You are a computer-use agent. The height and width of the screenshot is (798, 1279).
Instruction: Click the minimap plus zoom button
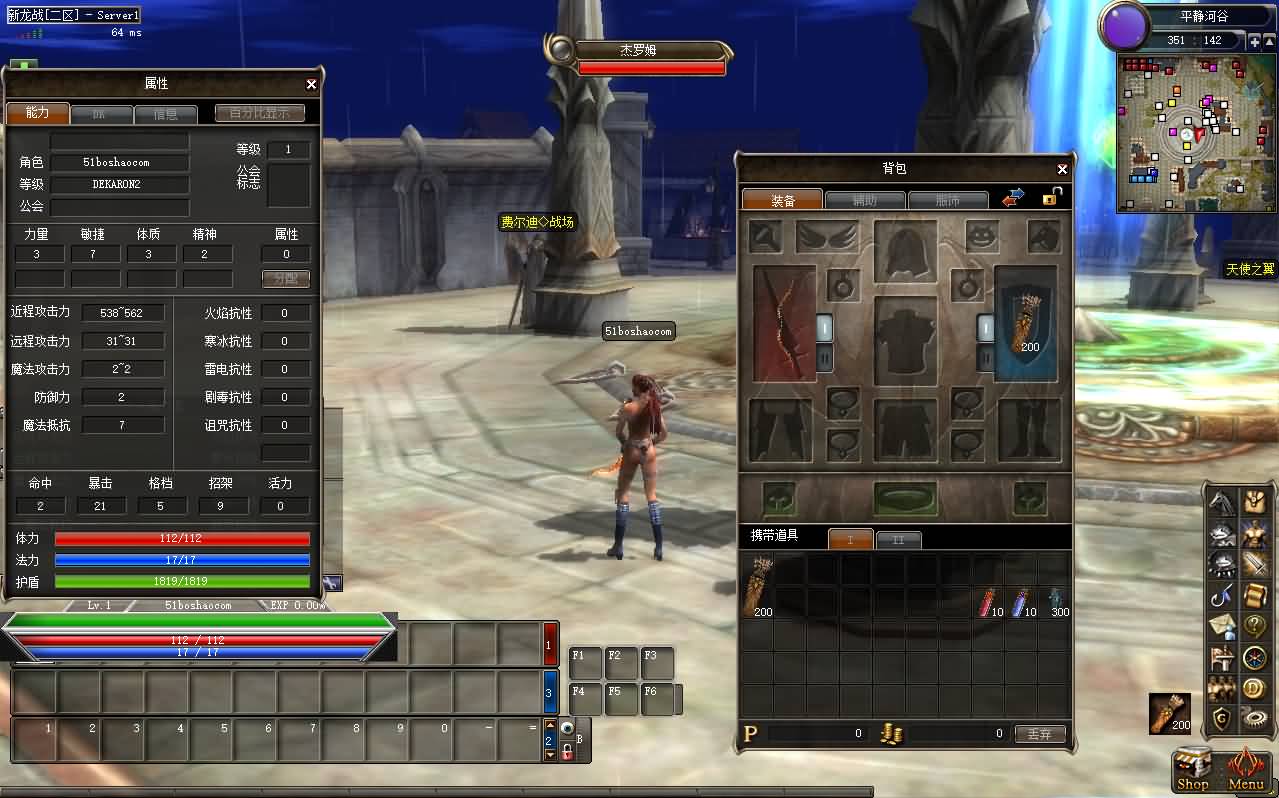[1254, 41]
